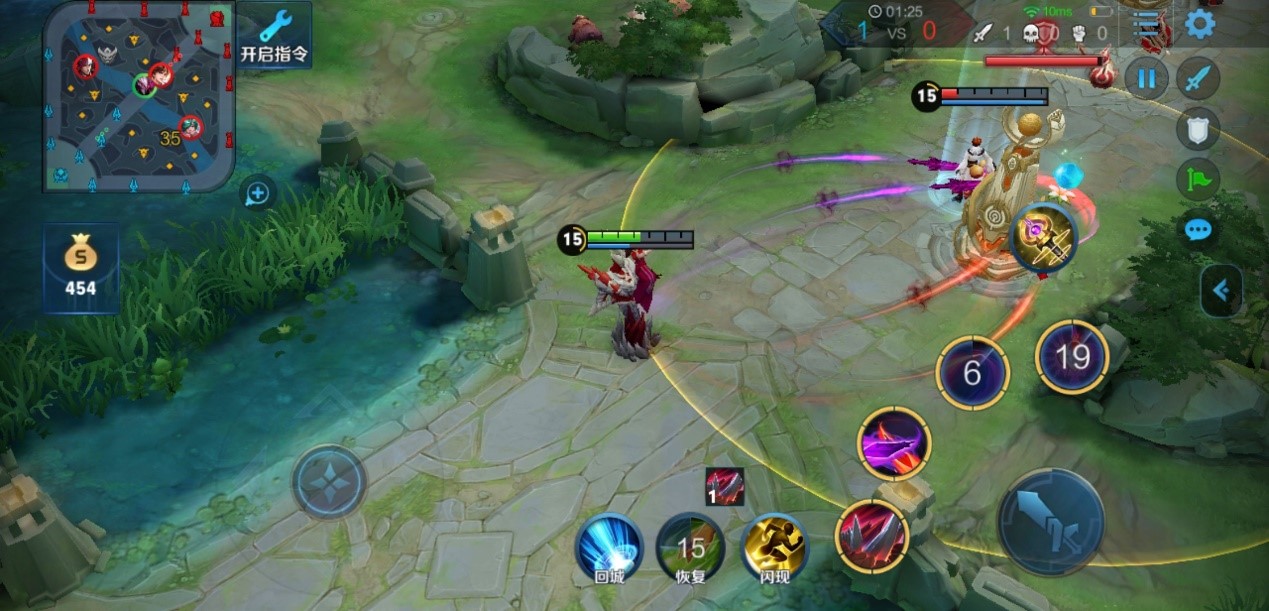Screen dimensions: 1269x611
Task: Tap the white shield retreat signal
Action: [x=1197, y=128]
